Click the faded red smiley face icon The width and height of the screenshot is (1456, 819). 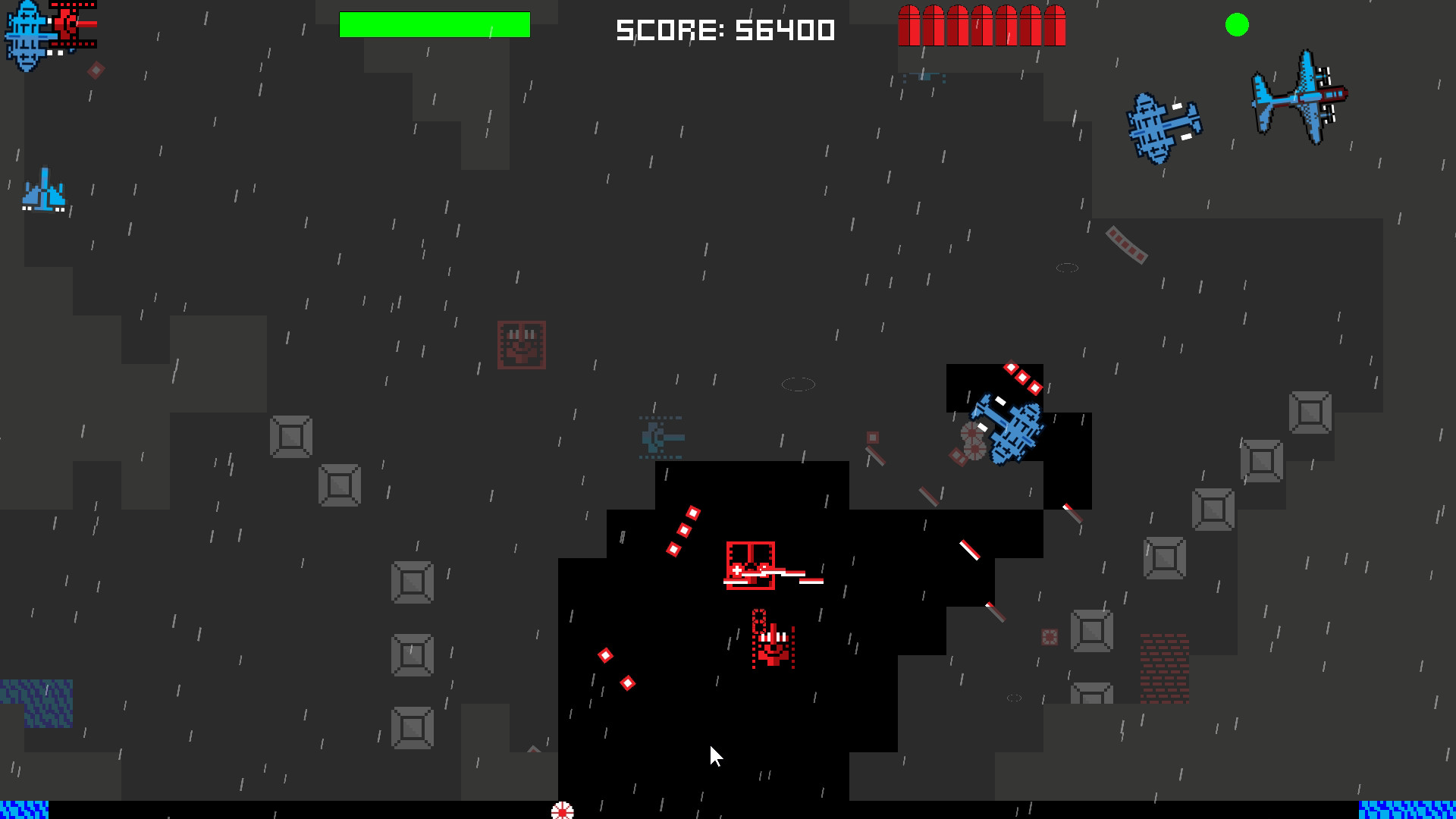pos(521,345)
